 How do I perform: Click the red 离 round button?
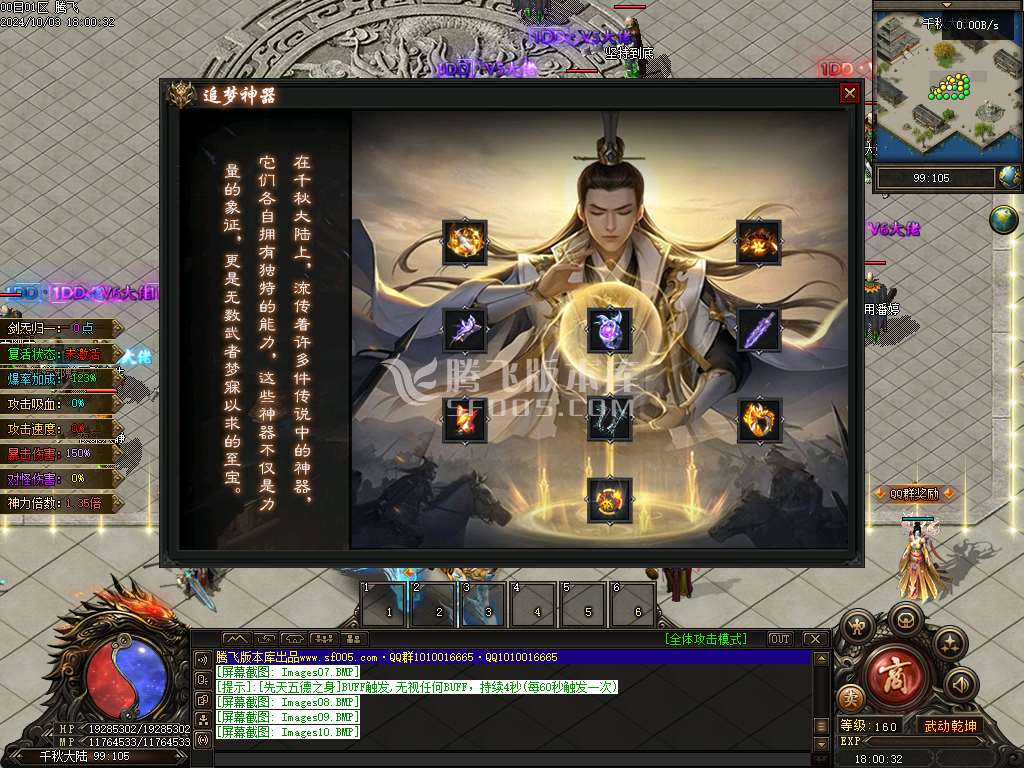(x=897, y=673)
